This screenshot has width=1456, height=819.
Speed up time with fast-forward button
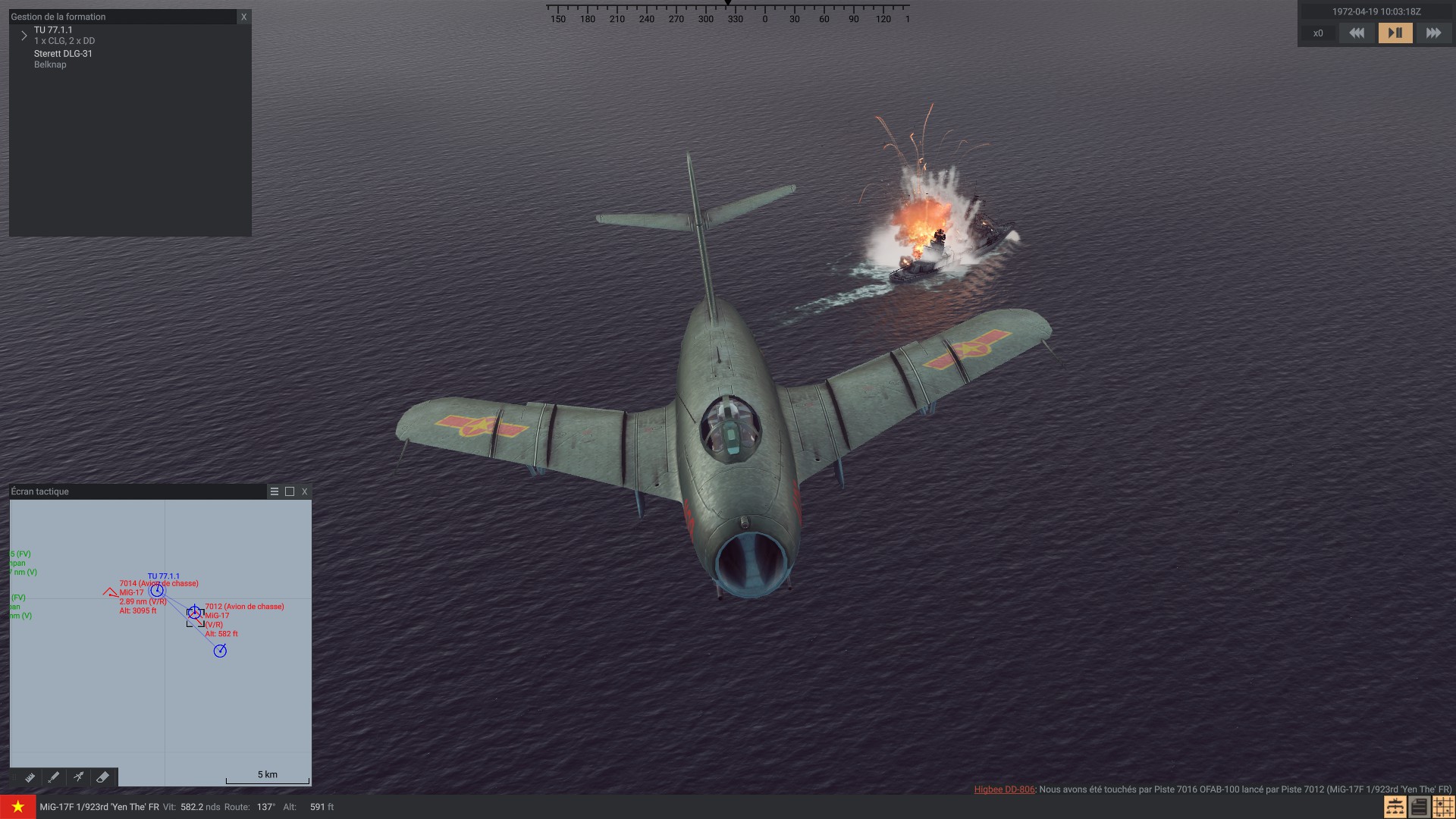point(1433,33)
